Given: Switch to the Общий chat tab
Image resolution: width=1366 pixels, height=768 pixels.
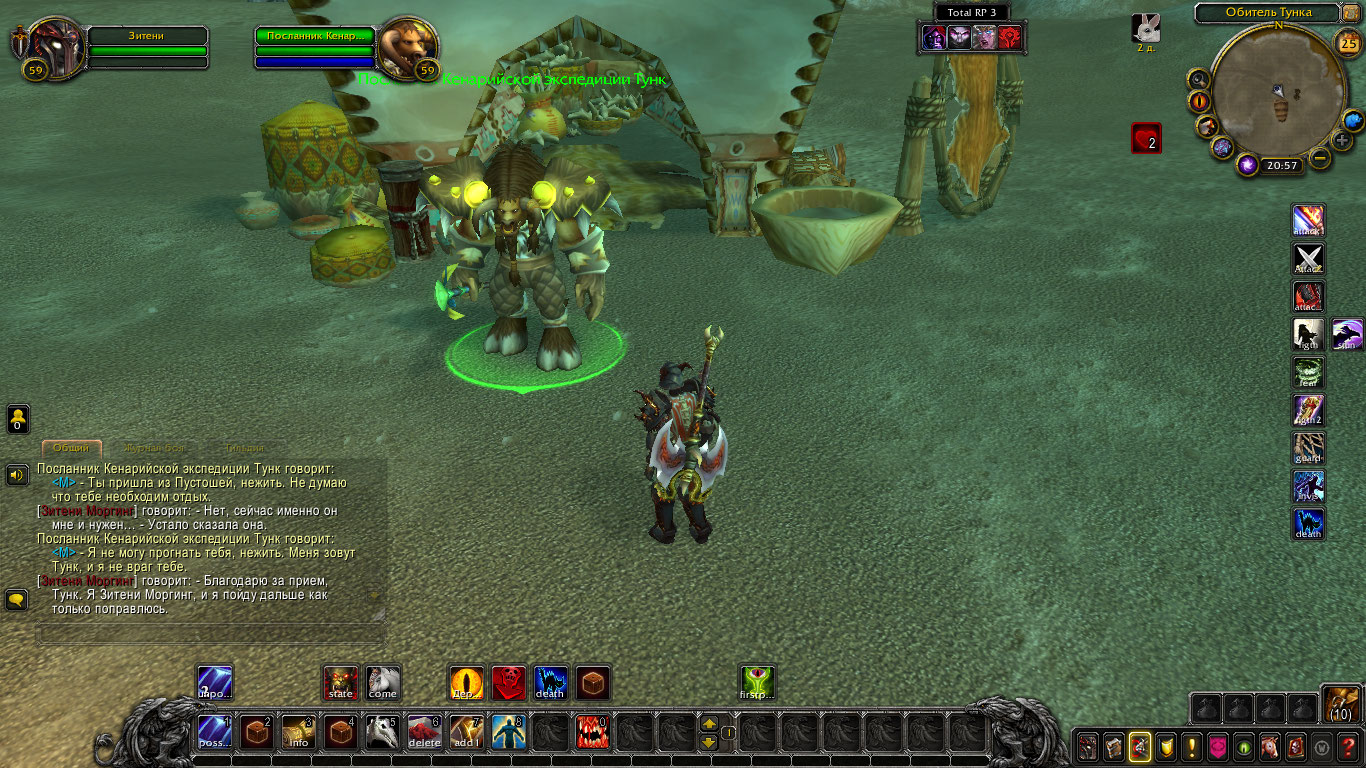Looking at the screenshot, I should pos(71,449).
